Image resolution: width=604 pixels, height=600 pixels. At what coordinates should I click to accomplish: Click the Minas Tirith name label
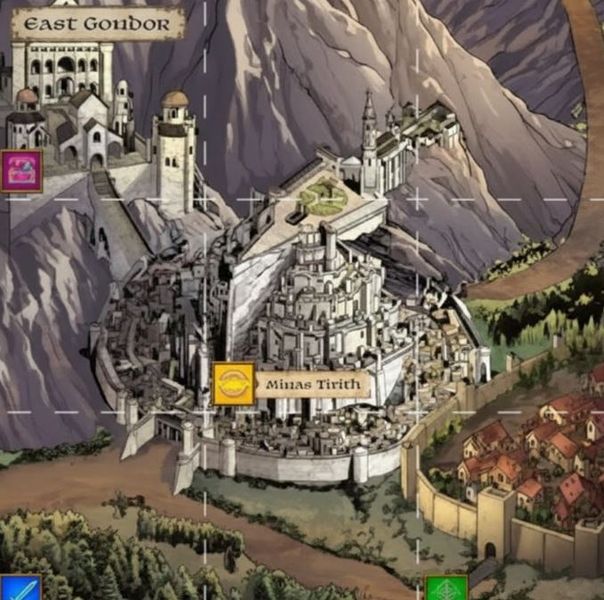[313, 385]
